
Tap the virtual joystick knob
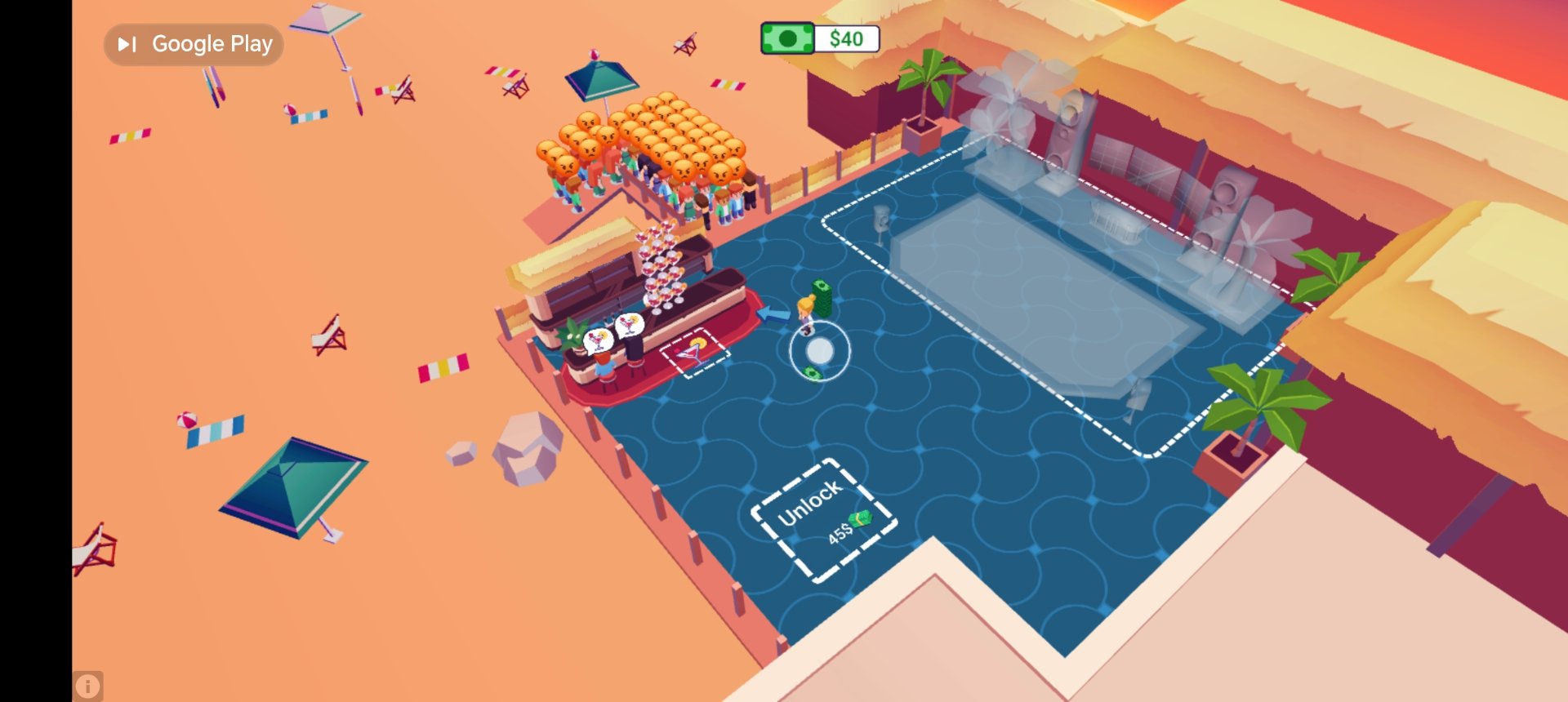pyautogui.click(x=820, y=351)
